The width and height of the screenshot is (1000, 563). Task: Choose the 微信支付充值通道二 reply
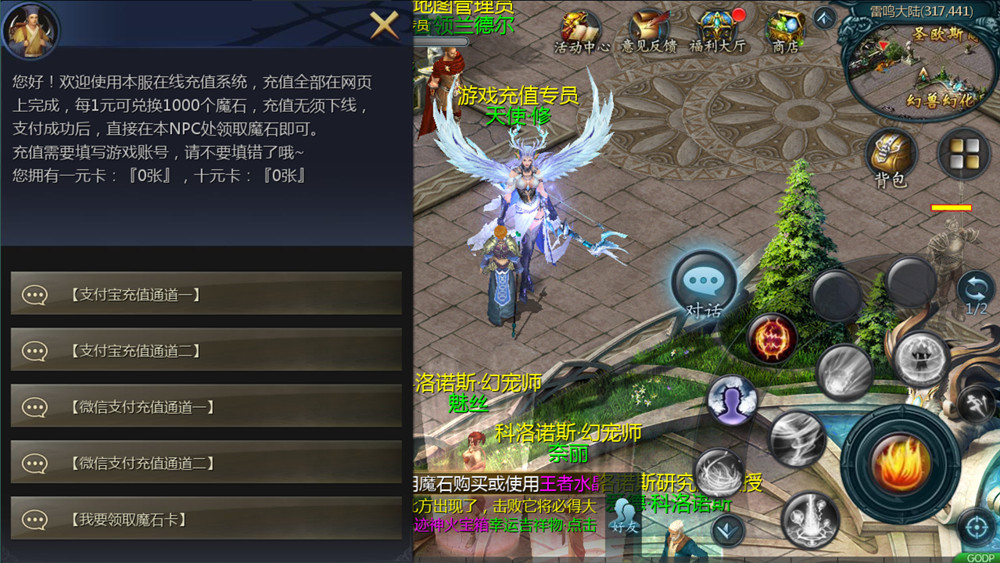[x=206, y=463]
